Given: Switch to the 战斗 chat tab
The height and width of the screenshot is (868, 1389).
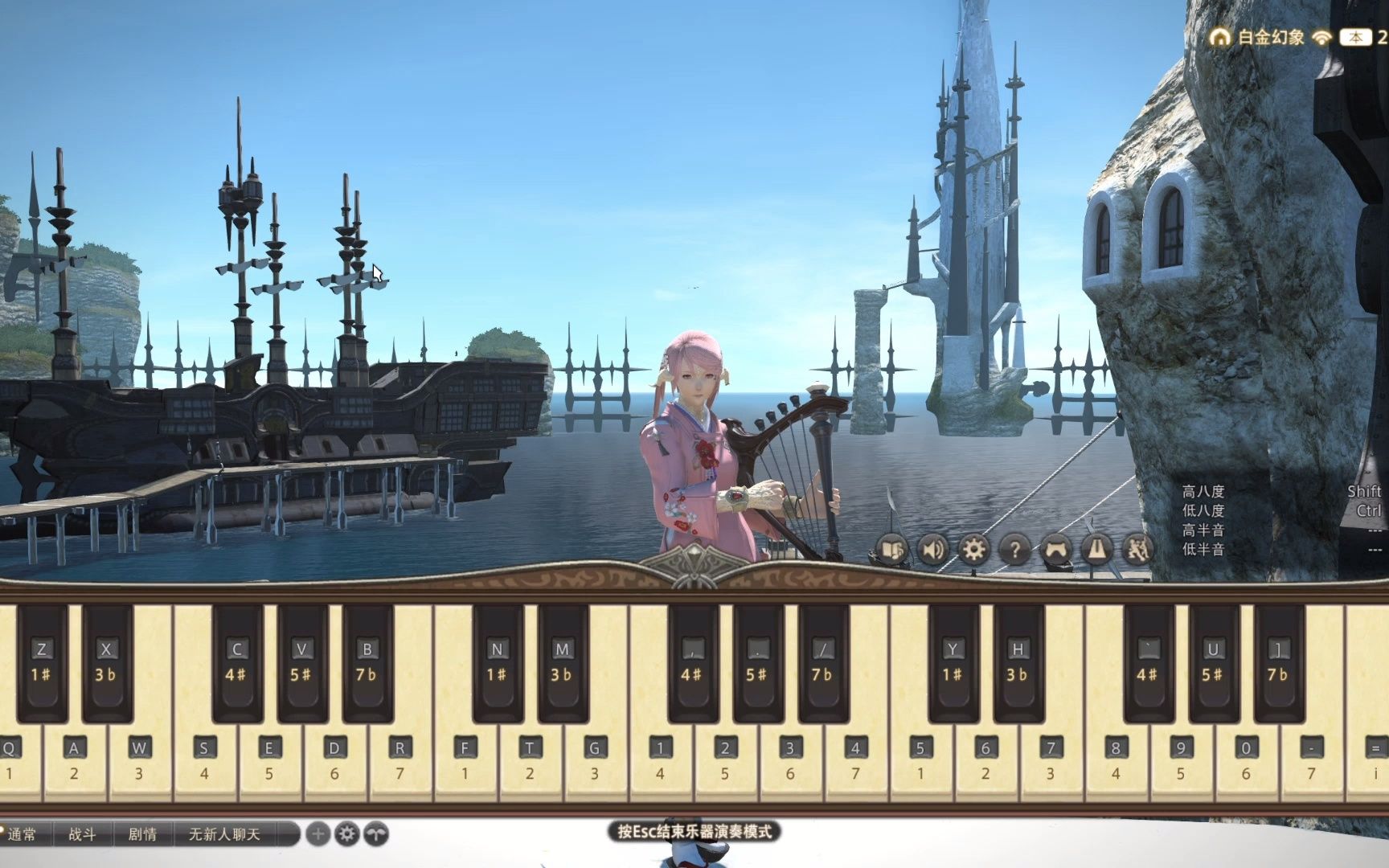Looking at the screenshot, I should pyautogui.click(x=80, y=834).
